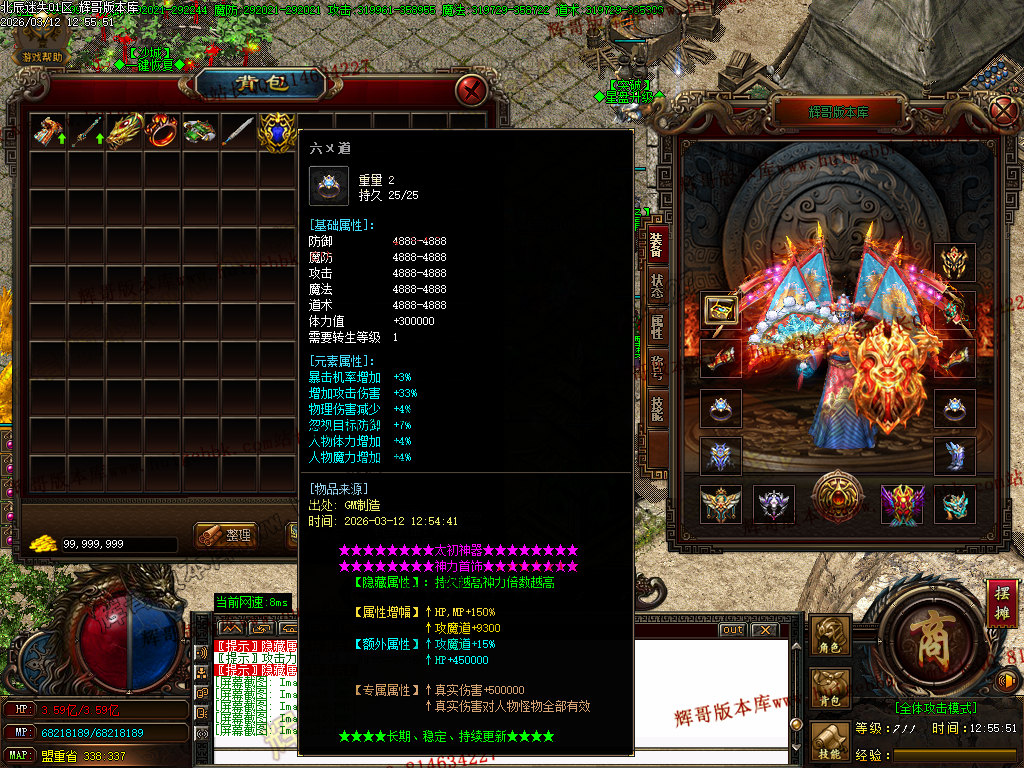Select the blue gem gold emblem in the bag
Screen dimensions: 1024x768
276,131
